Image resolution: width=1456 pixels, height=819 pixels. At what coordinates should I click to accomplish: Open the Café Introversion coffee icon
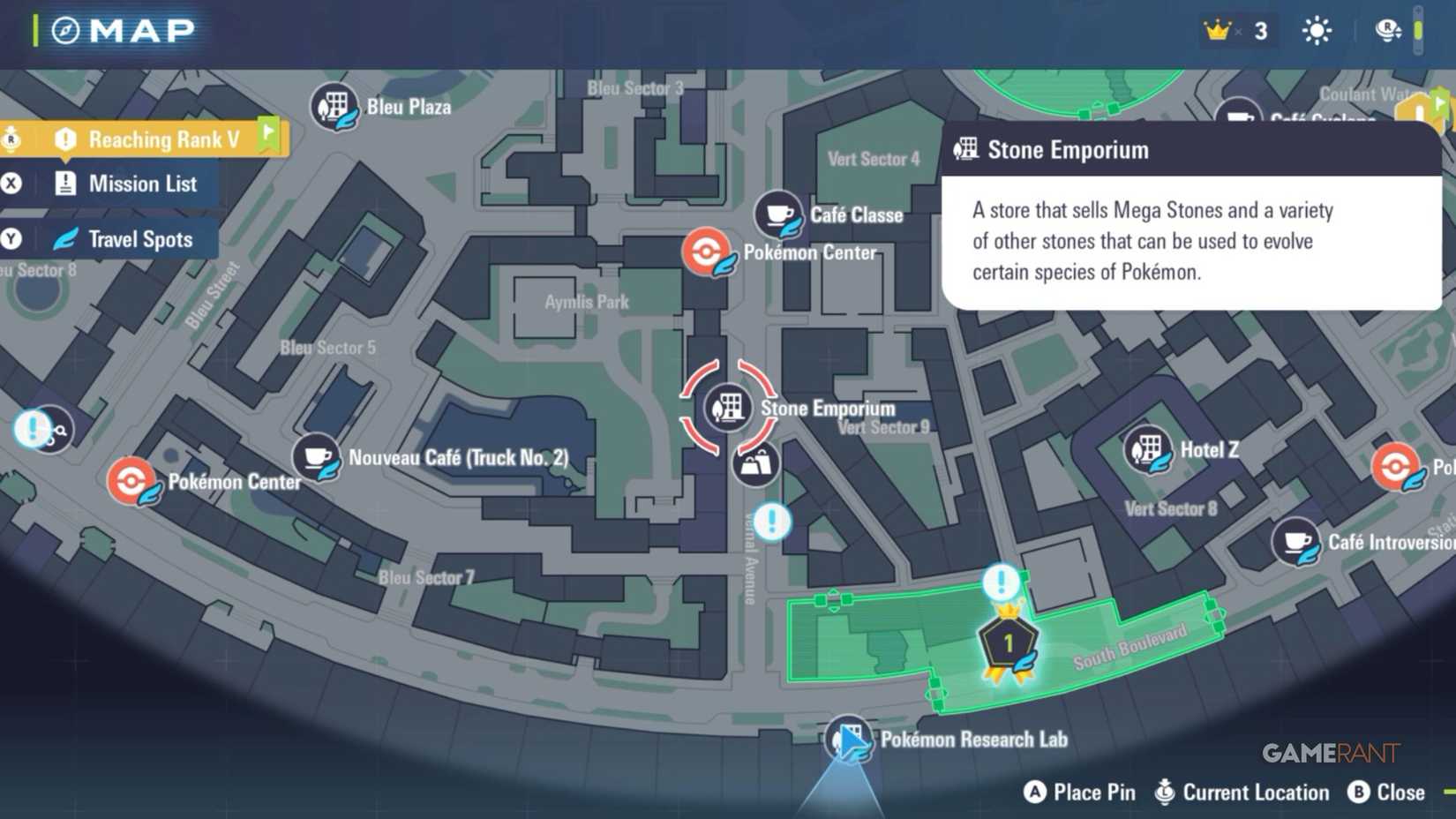click(x=1297, y=541)
